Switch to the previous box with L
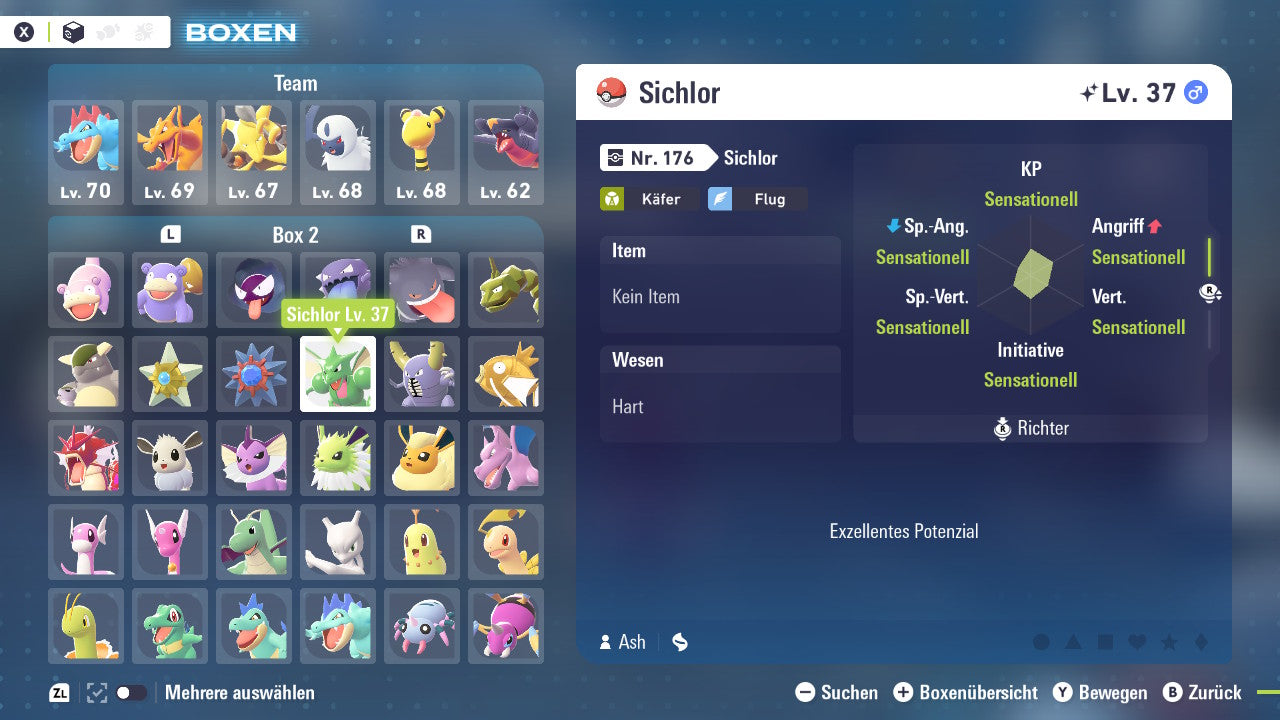 pos(170,235)
